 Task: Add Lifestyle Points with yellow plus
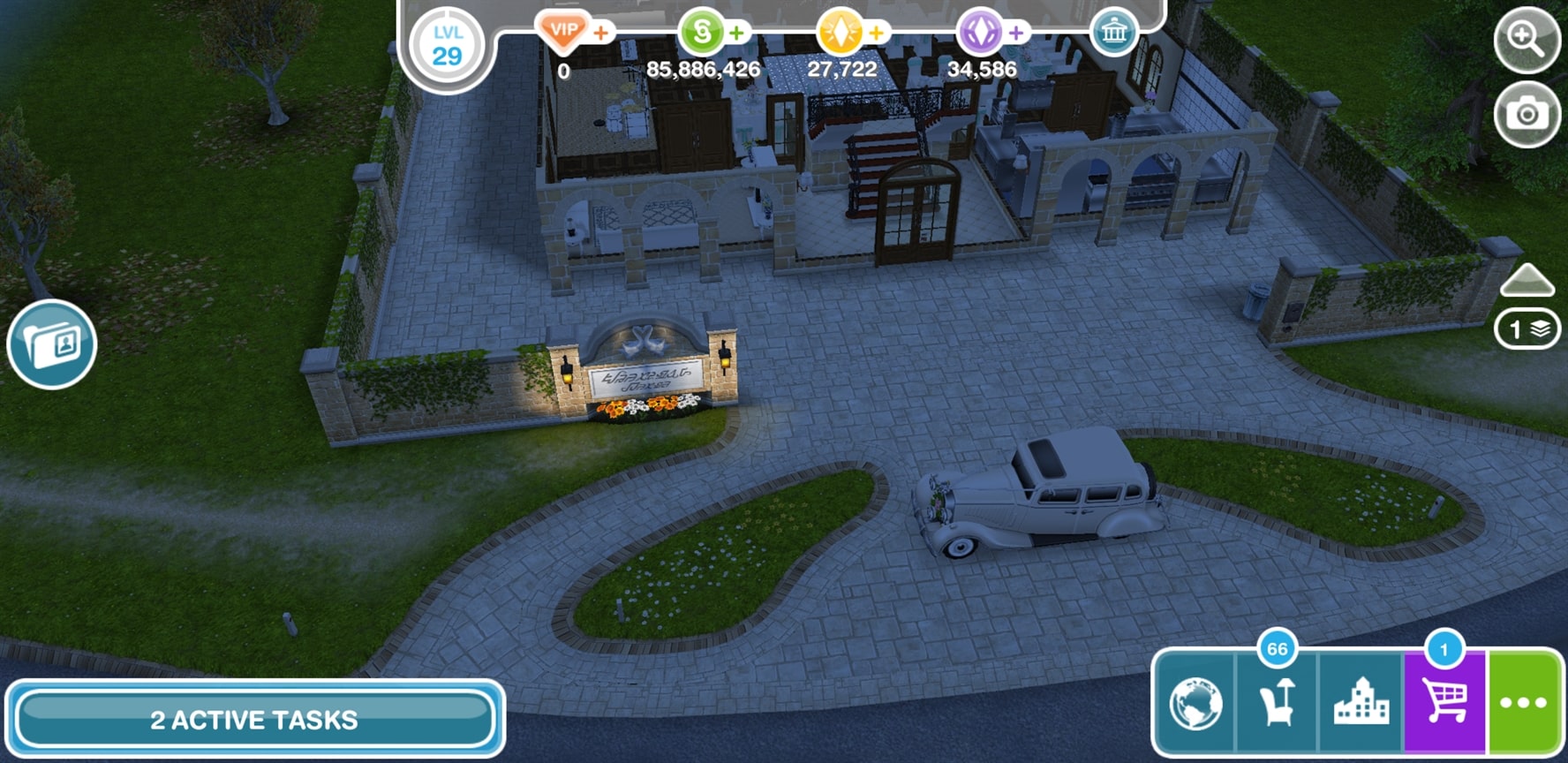877,34
